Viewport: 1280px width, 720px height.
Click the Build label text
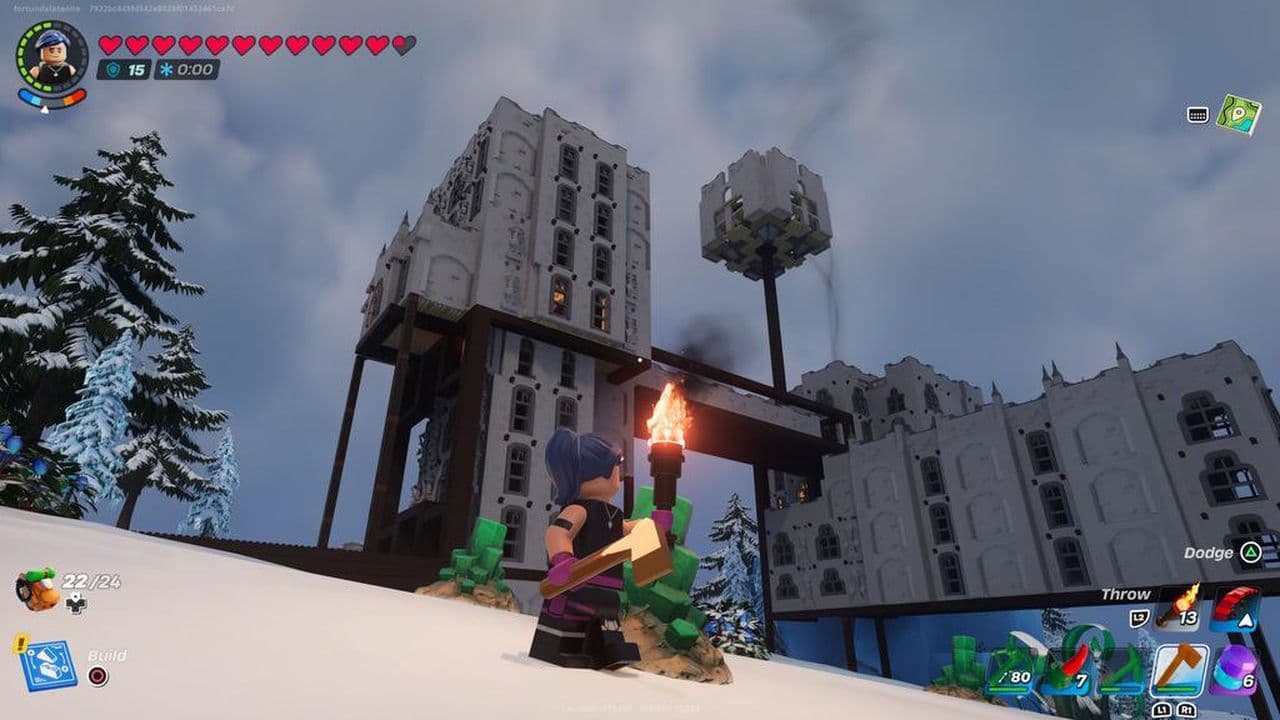point(110,655)
